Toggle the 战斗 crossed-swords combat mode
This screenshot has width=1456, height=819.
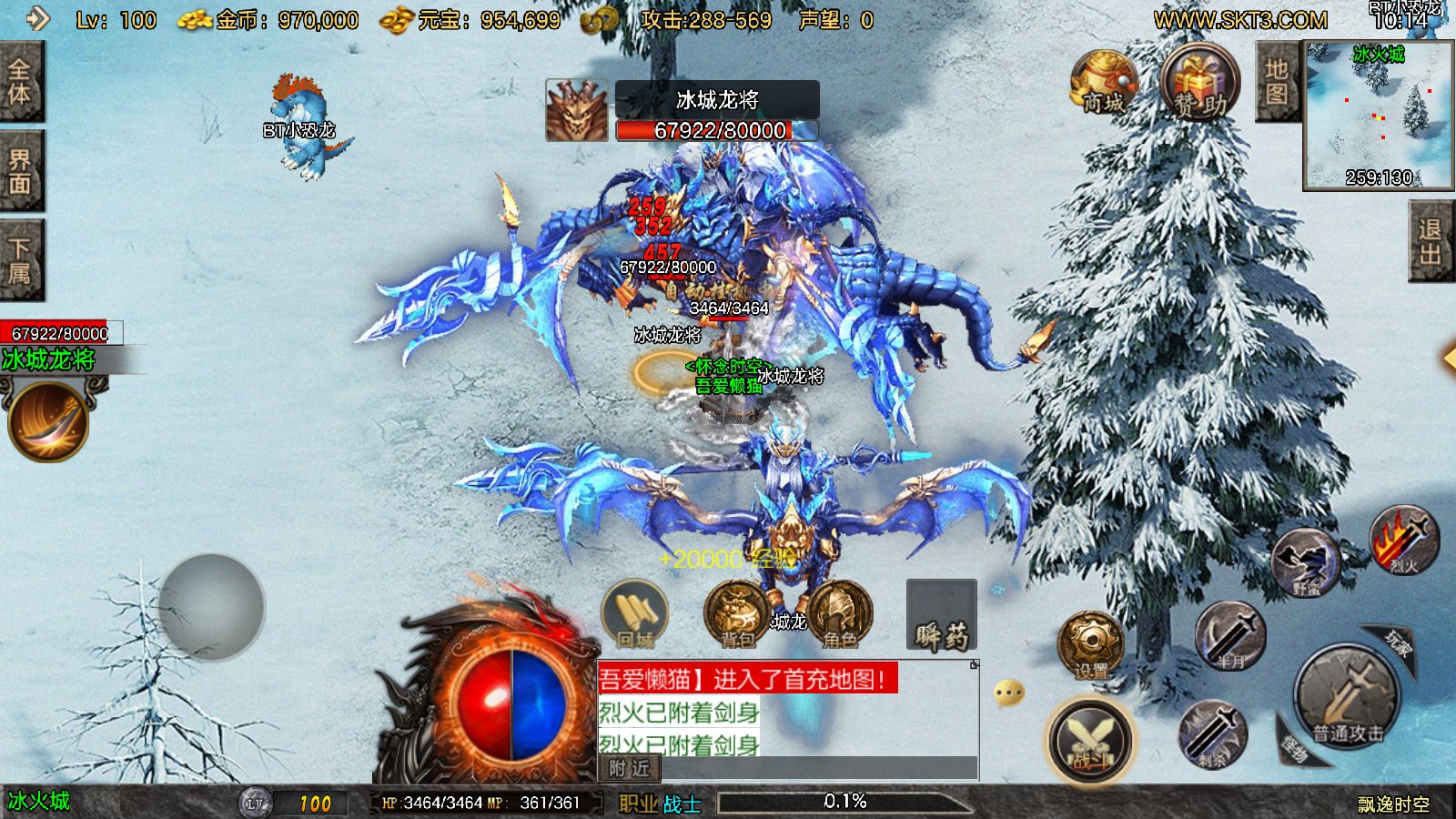[x=1089, y=741]
